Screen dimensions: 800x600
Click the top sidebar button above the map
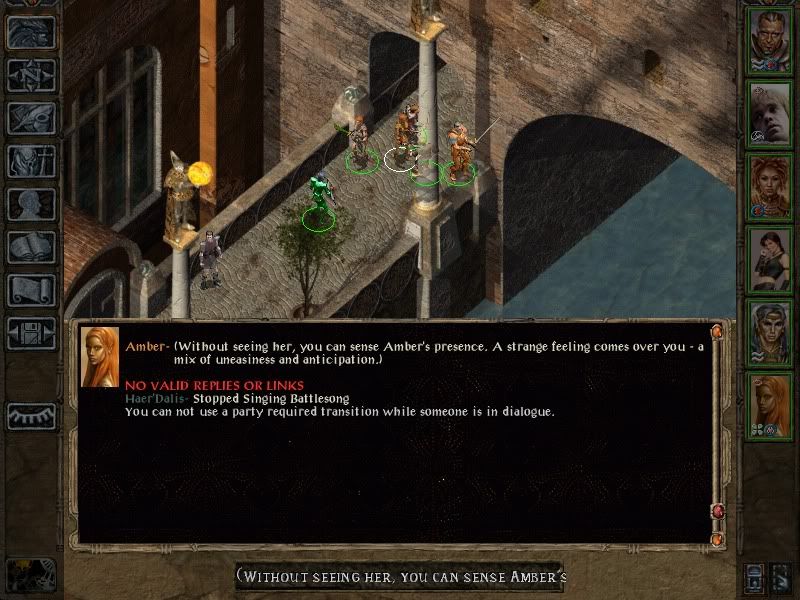pos(31,32)
